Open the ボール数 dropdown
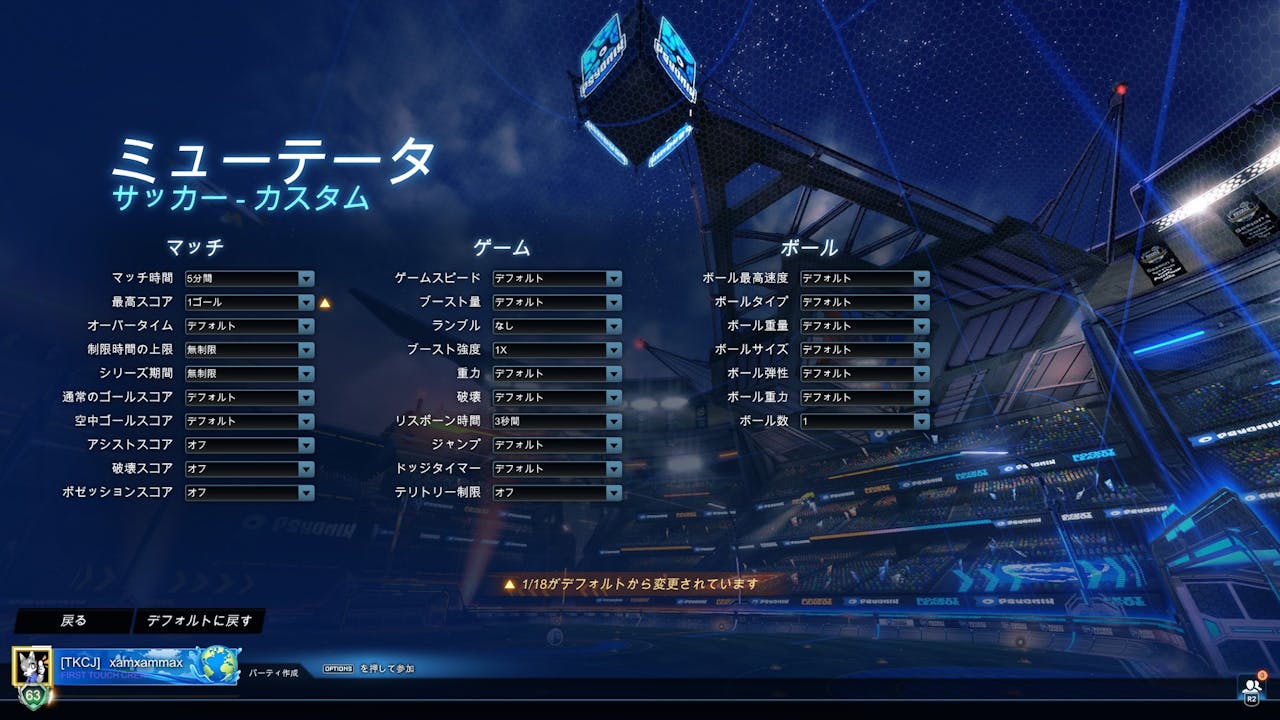 (864, 421)
